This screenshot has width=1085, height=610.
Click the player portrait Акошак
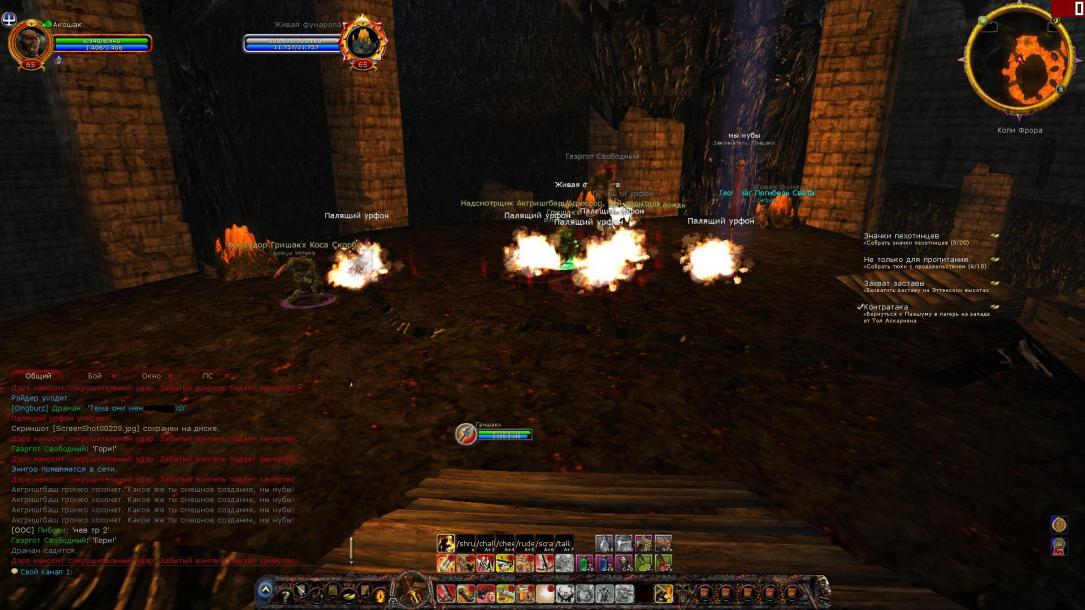pyautogui.click(x=30, y=42)
